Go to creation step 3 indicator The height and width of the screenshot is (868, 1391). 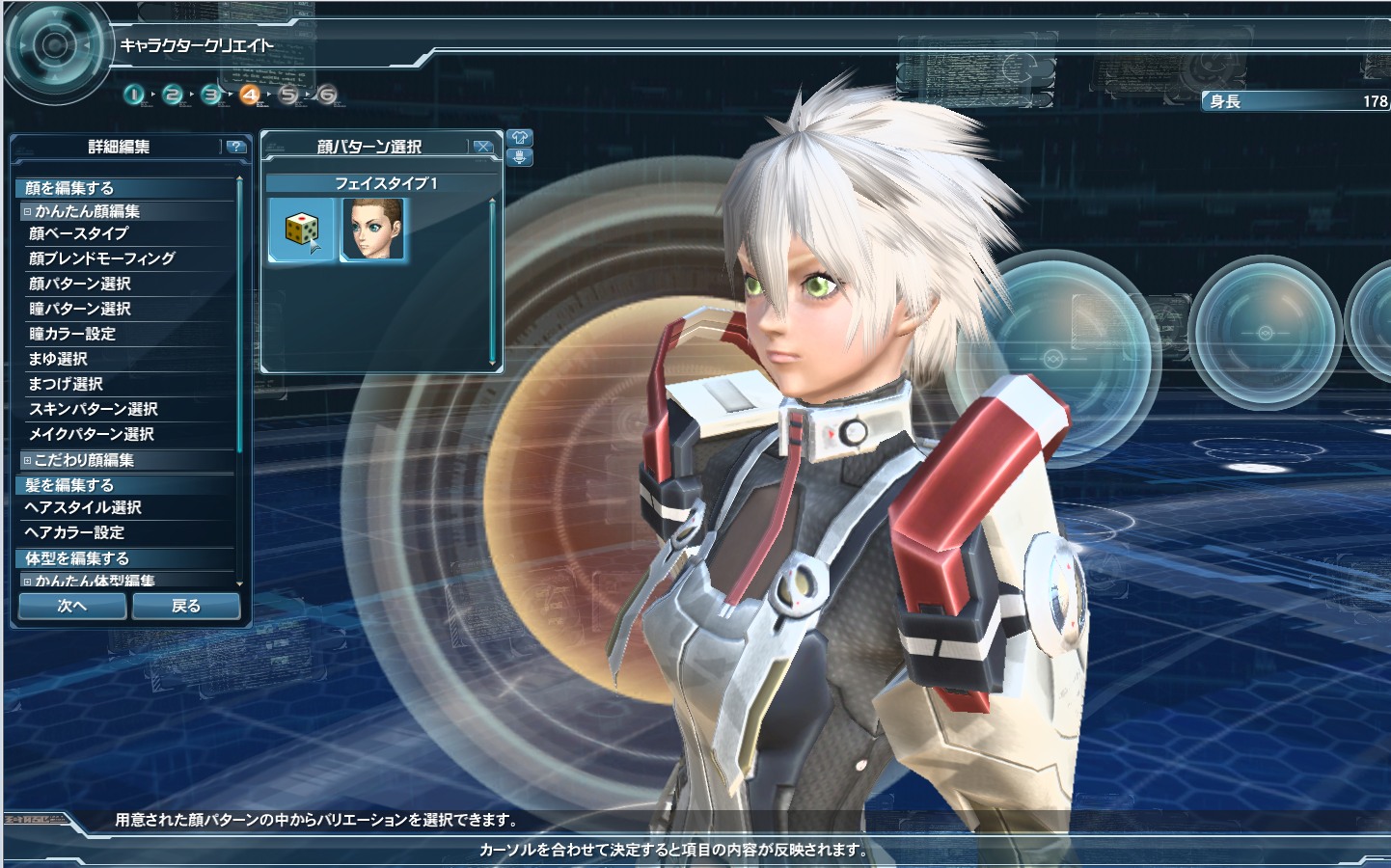pyautogui.click(x=211, y=95)
